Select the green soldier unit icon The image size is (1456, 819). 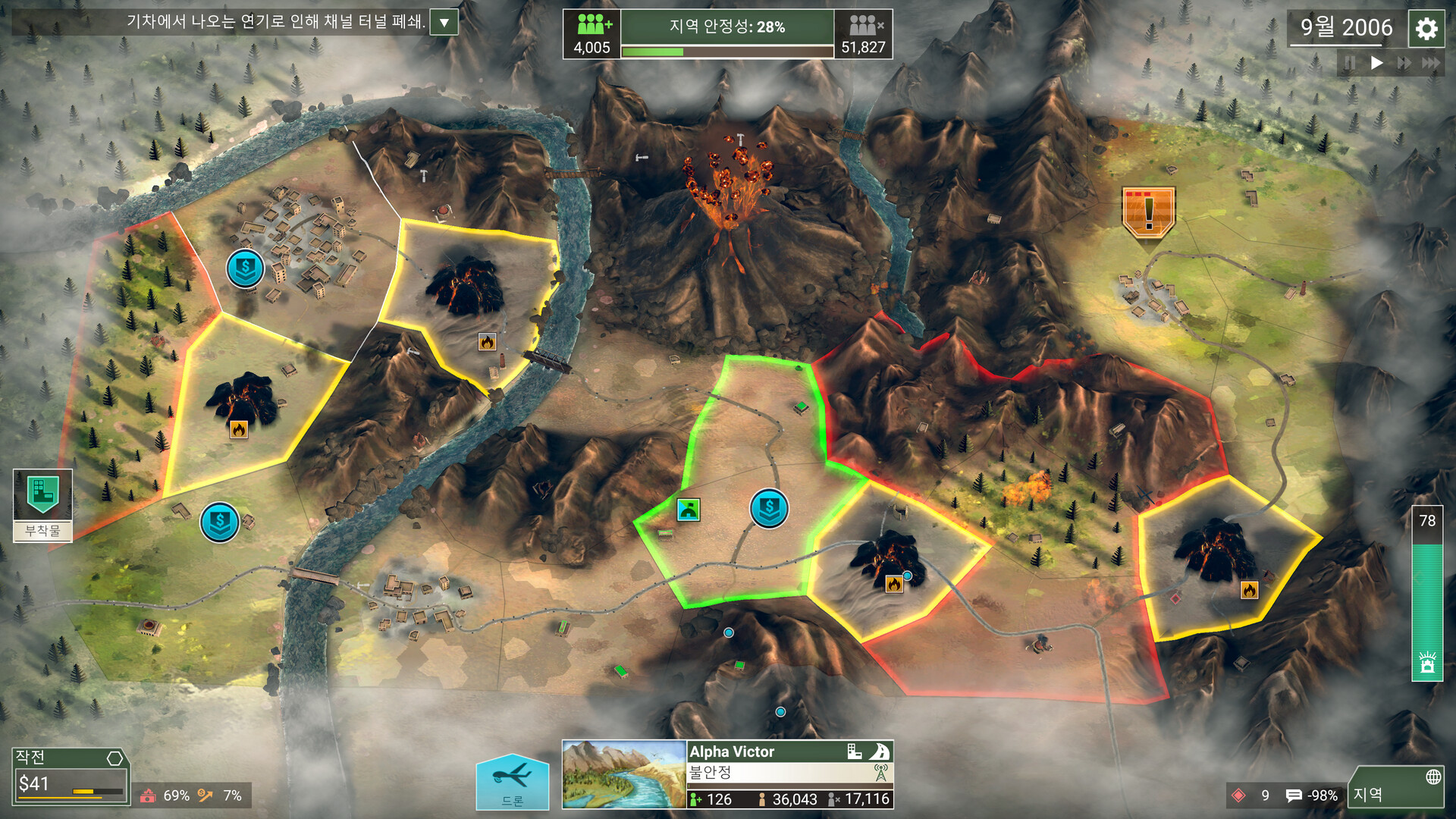[689, 510]
